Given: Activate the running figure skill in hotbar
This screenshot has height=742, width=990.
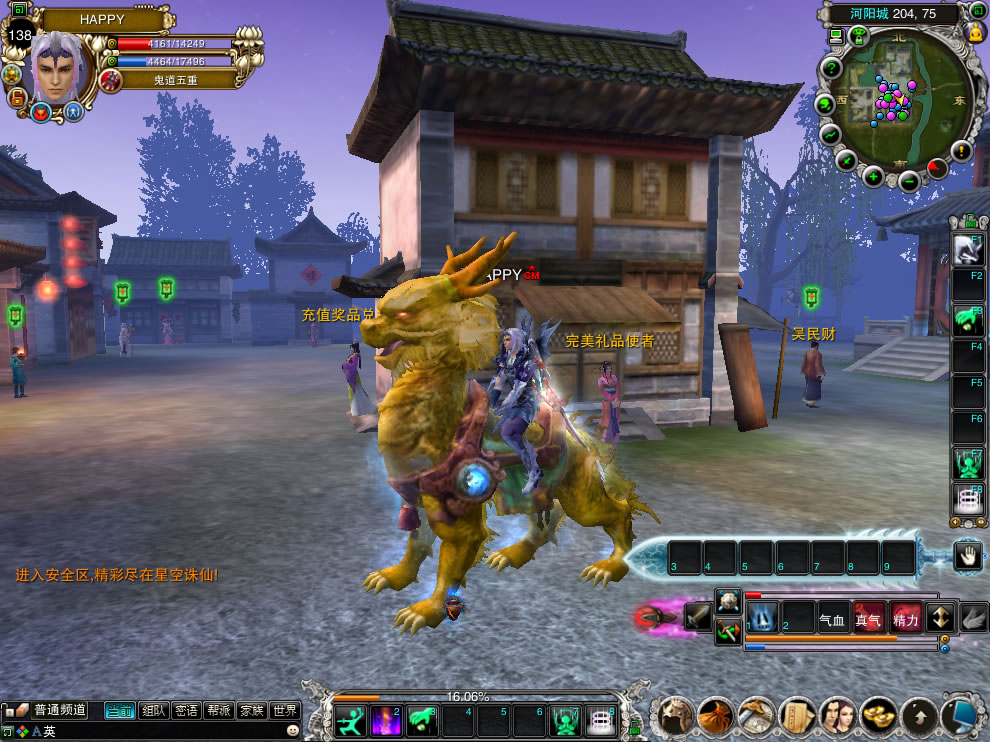Looking at the screenshot, I should click(350, 719).
